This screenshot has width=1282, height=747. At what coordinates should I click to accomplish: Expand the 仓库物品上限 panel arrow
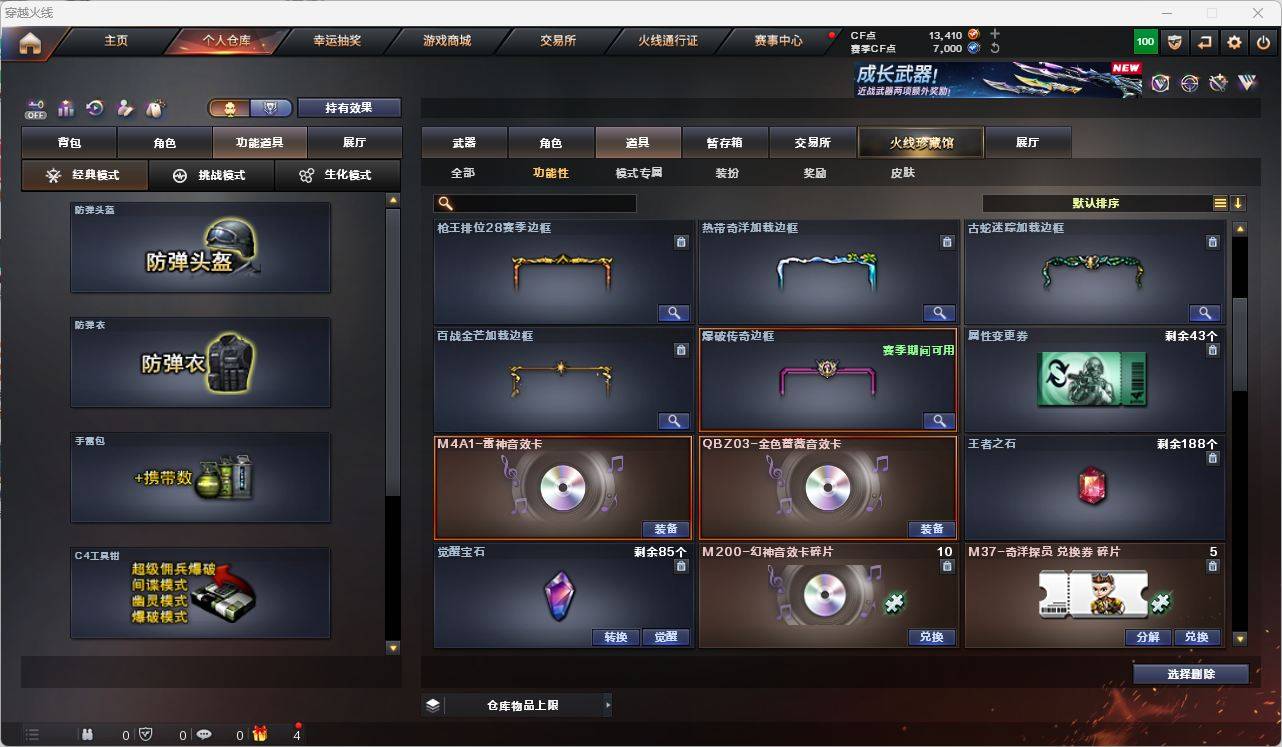click(x=609, y=704)
